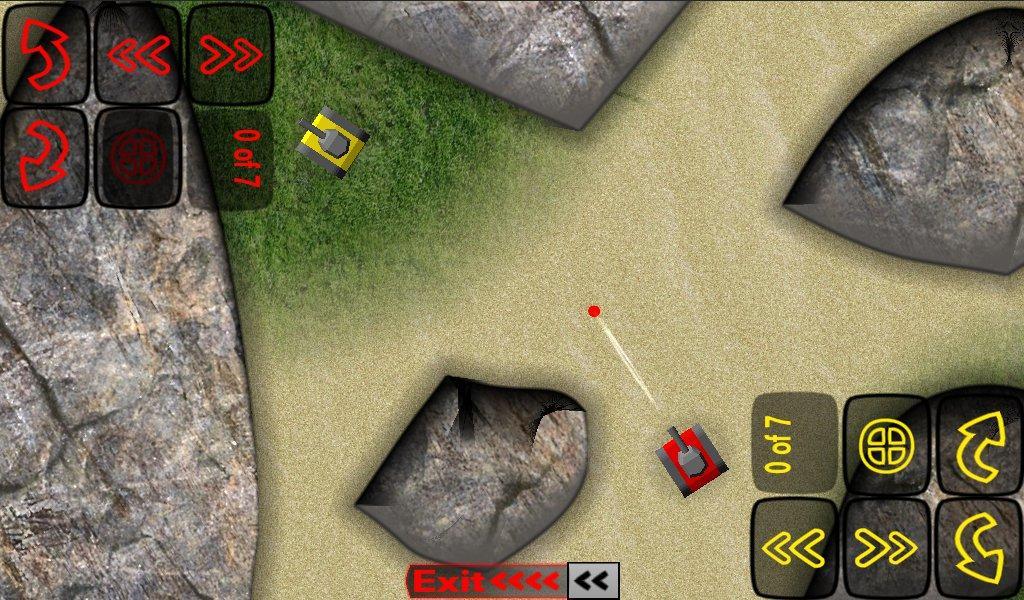
Task: Select the yellow curved arrow pointing downward
Action: (978, 548)
